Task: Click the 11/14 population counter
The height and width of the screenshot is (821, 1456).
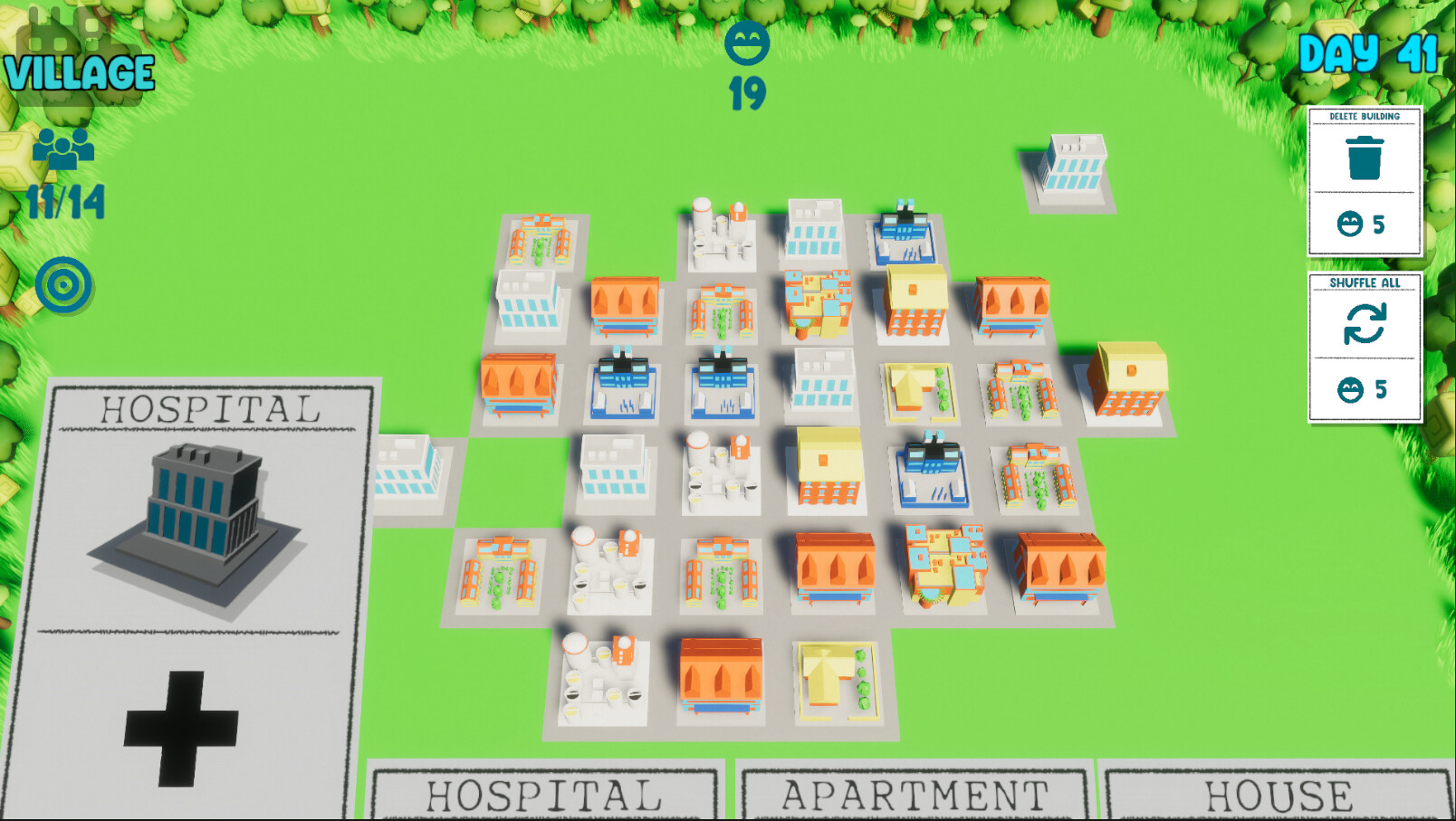Action: coord(66,201)
